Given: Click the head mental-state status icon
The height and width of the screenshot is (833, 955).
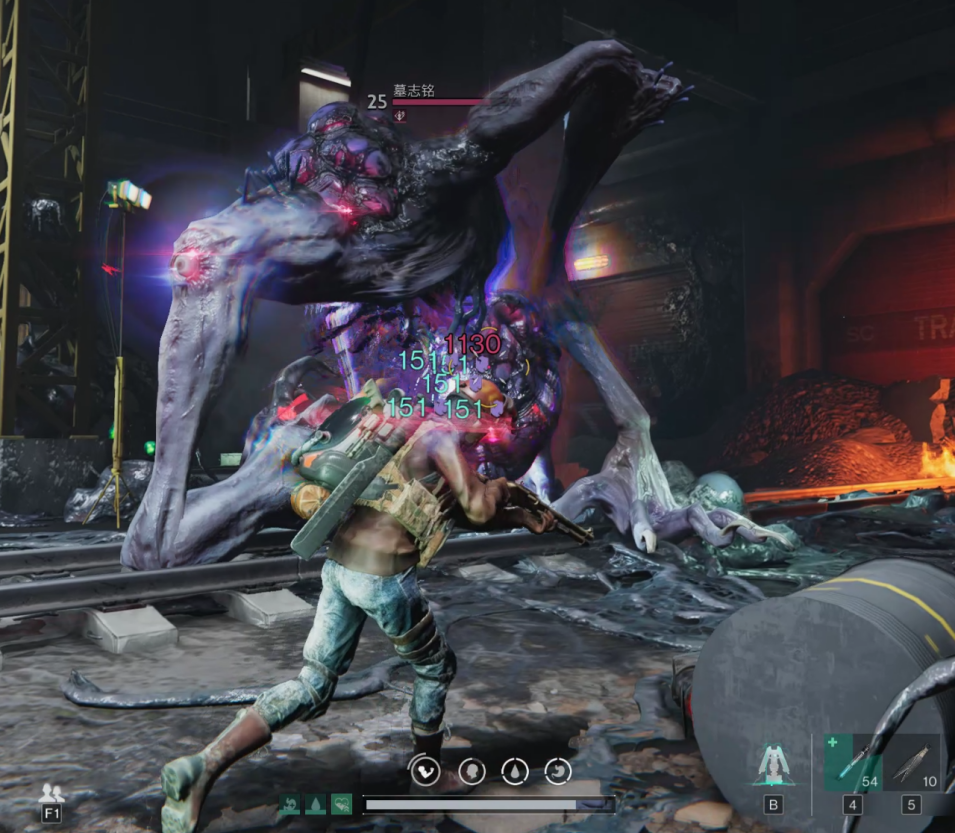Looking at the screenshot, I should 471,771.
